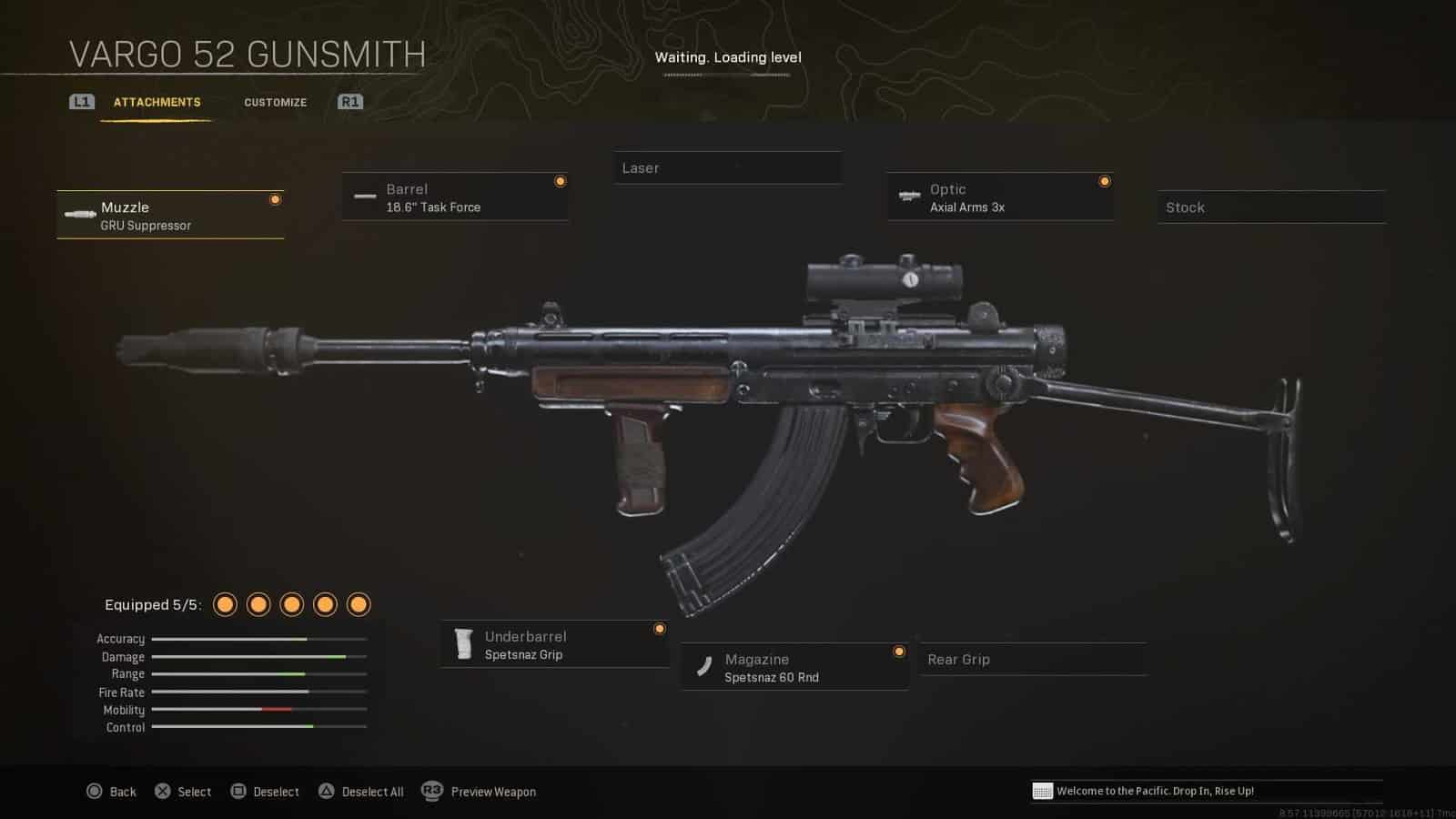Select the Optic Axial Arms 3x slot
This screenshot has width=1456, height=819.
(x=1000, y=197)
